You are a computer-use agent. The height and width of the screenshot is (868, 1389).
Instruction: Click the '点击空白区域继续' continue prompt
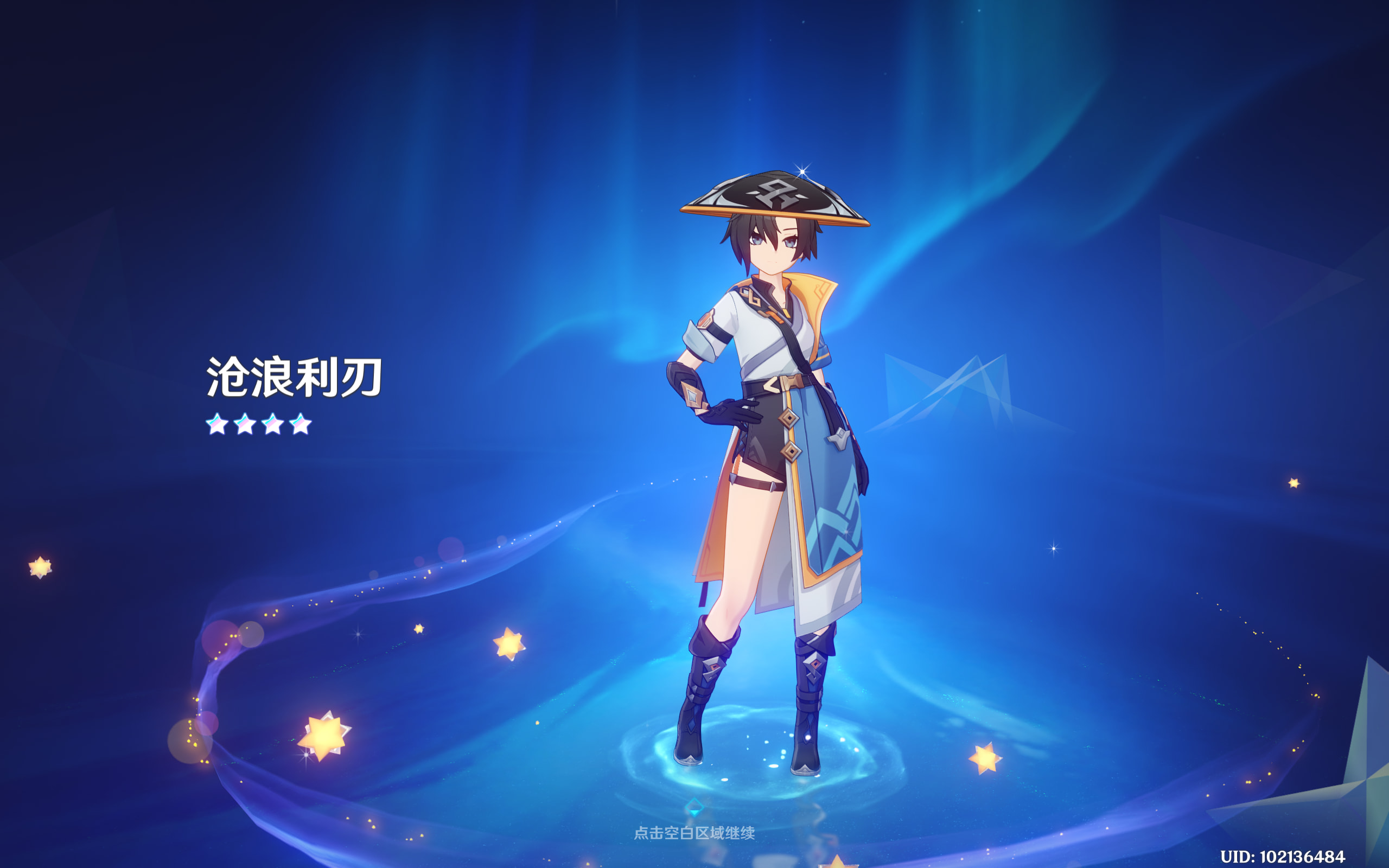click(694, 832)
